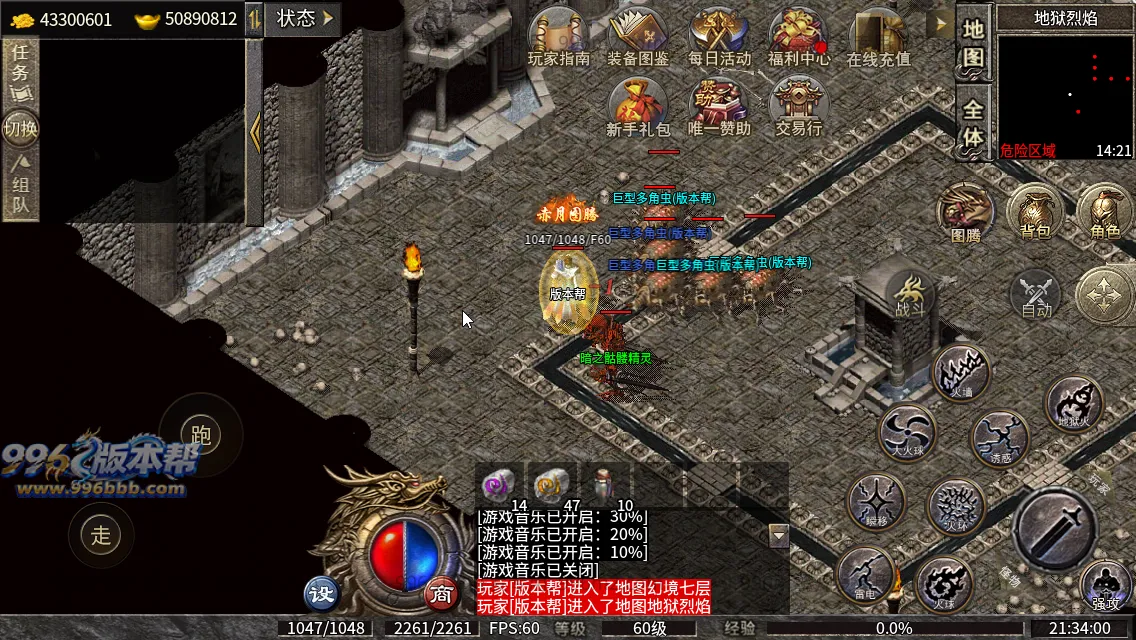Screen dimensions: 1136x640
Task: Claim the 新手礼包 newbie gift pack
Action: (x=638, y=106)
